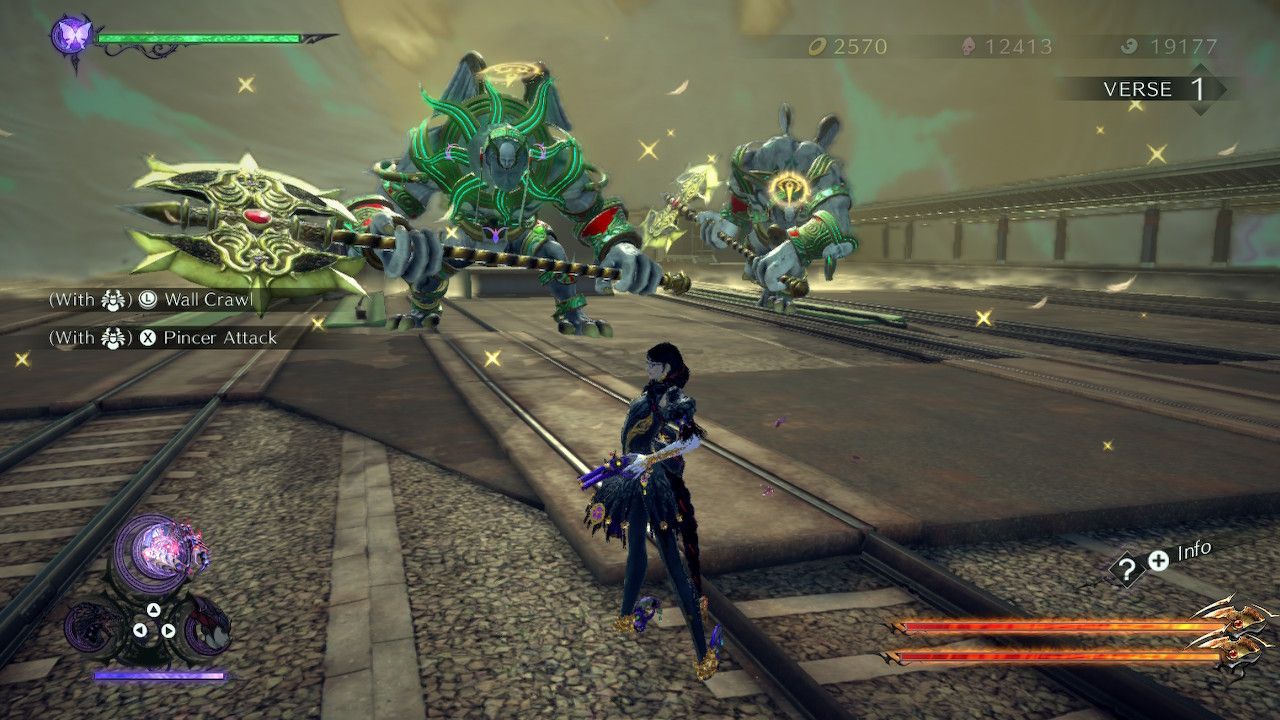The height and width of the screenshot is (720, 1280).
Task: Expand the demon wheel with the up arrow
Action: click(154, 609)
